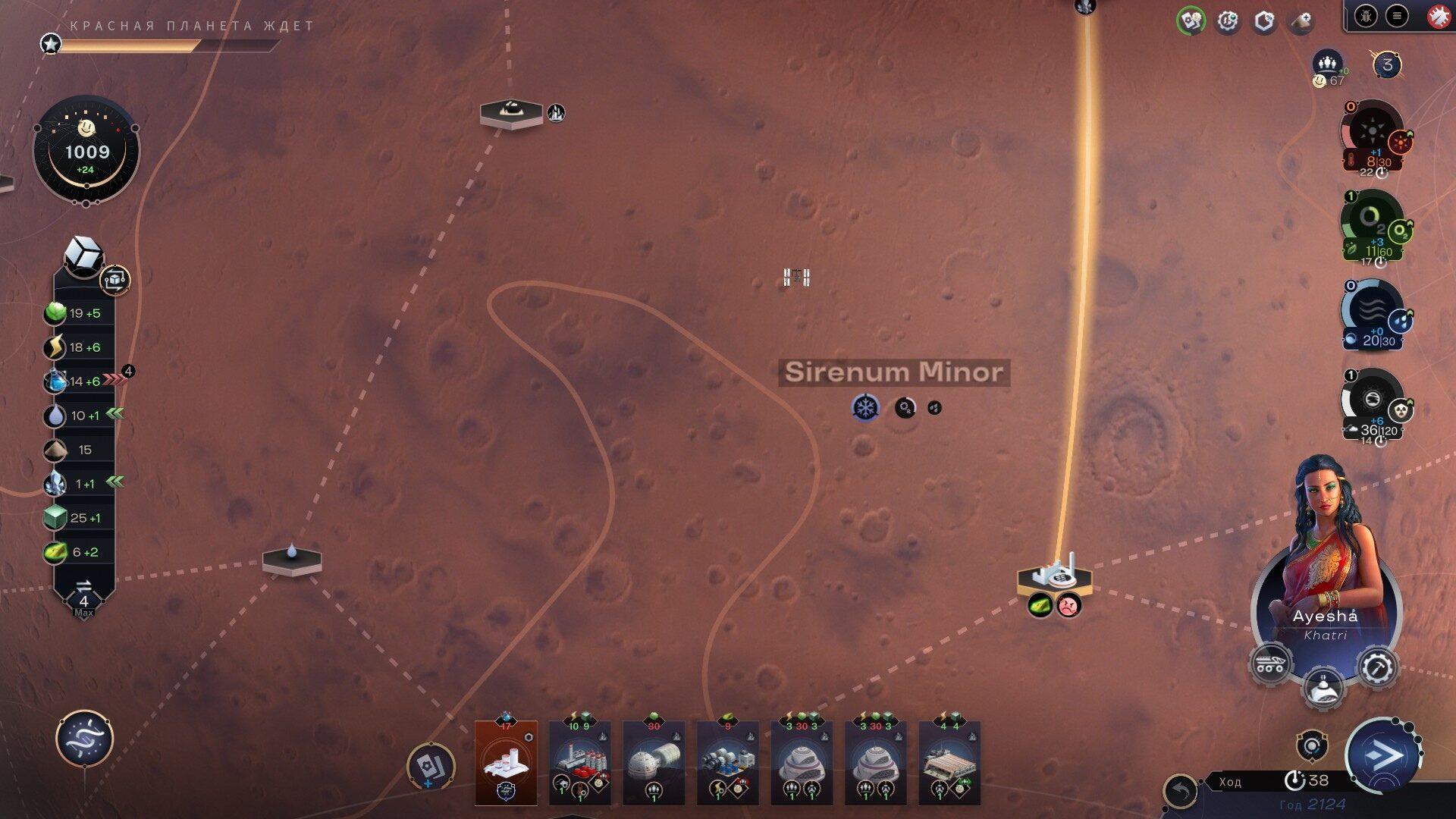
Task: Open the white cube storage icon
Action: pyautogui.click(x=83, y=254)
